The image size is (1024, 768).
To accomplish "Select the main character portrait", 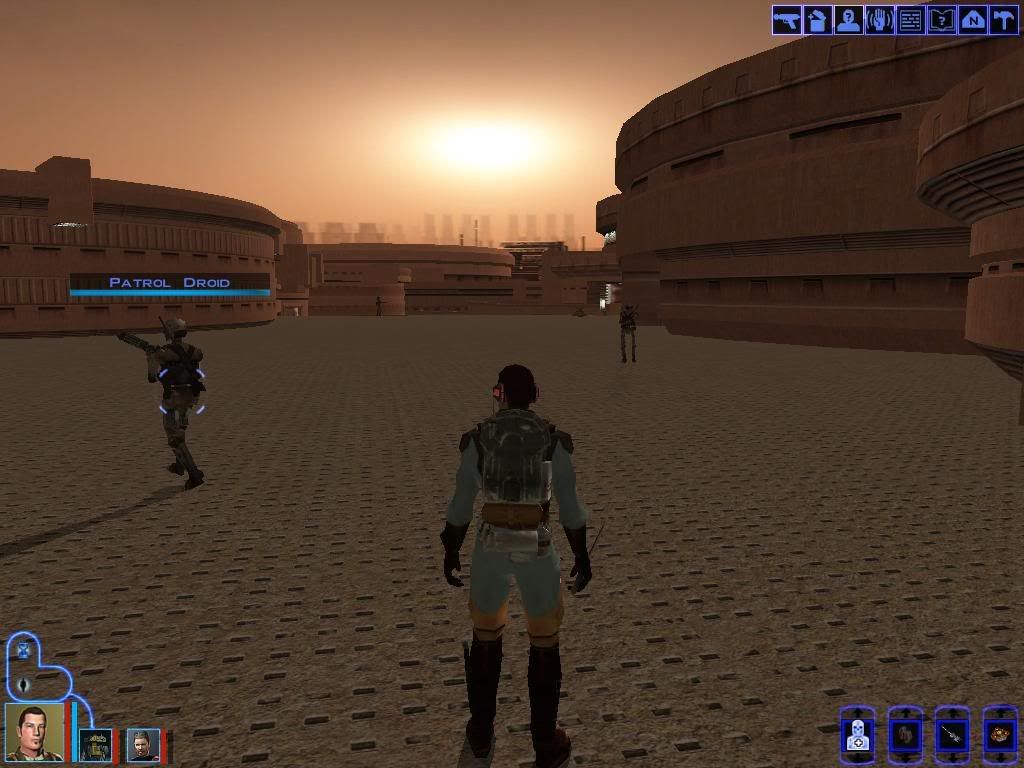I will 35,733.
